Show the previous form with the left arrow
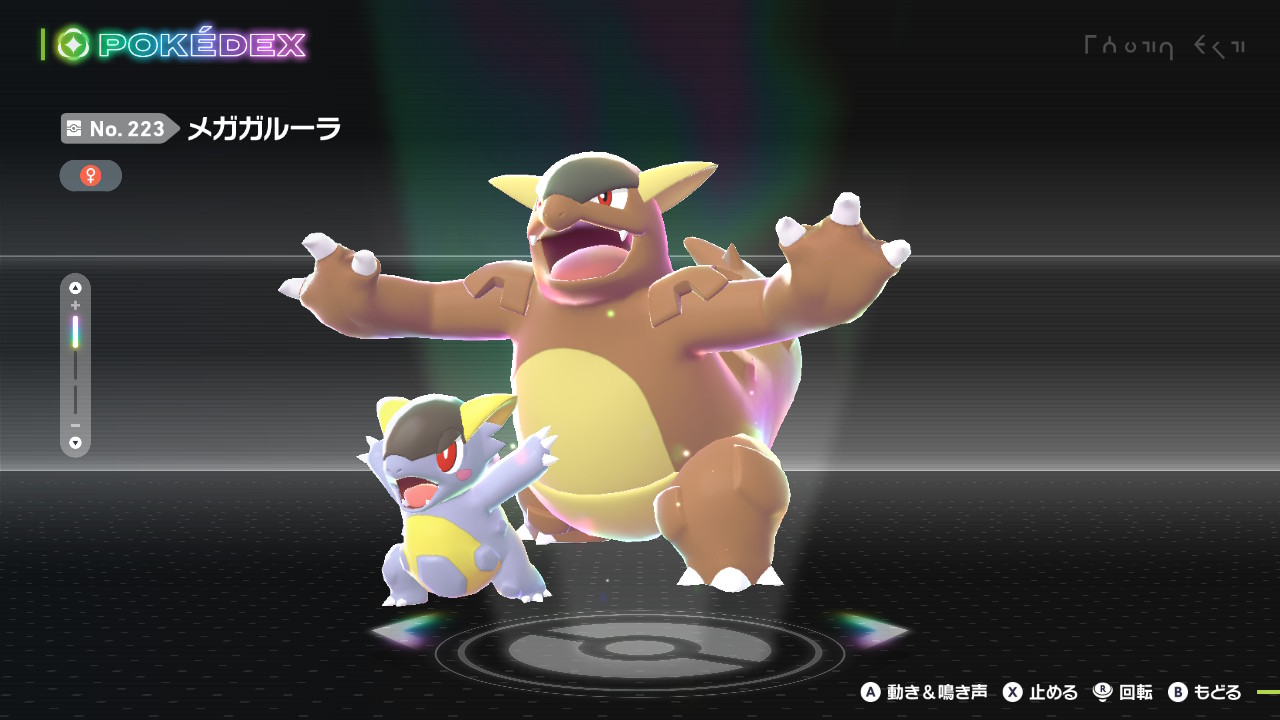The height and width of the screenshot is (720, 1280). [402, 630]
